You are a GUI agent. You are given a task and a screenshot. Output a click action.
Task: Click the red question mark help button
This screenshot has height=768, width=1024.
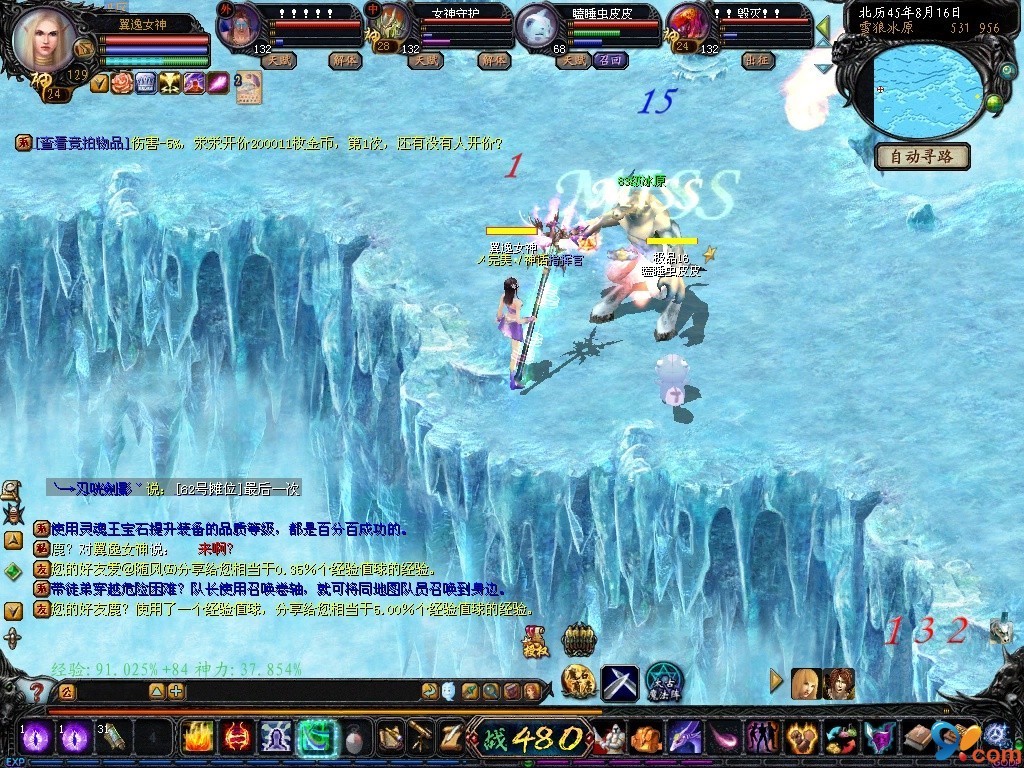[37, 691]
